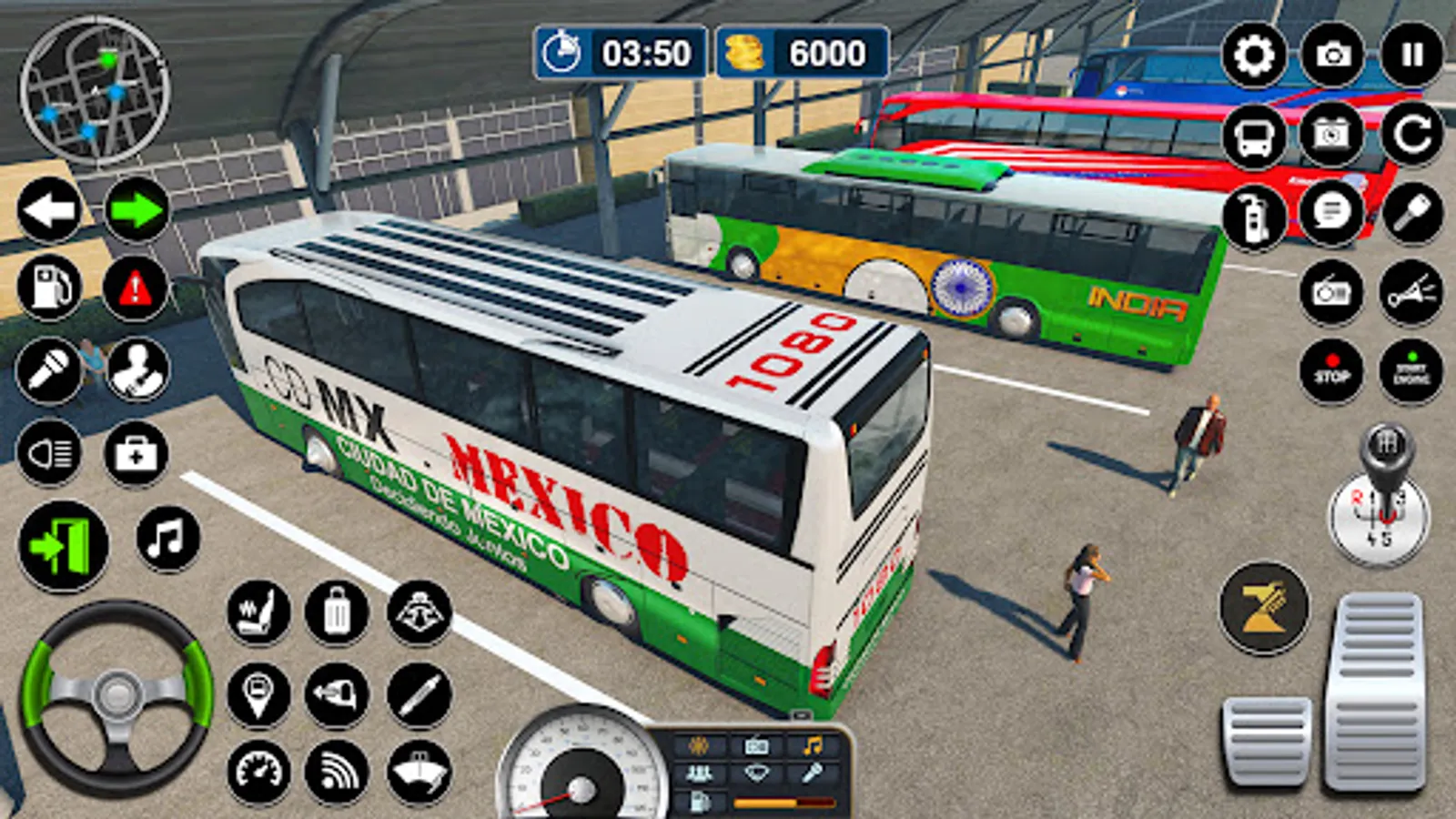Image resolution: width=1456 pixels, height=819 pixels.
Task: Toggle the red hazard warning button
Action: 136,288
